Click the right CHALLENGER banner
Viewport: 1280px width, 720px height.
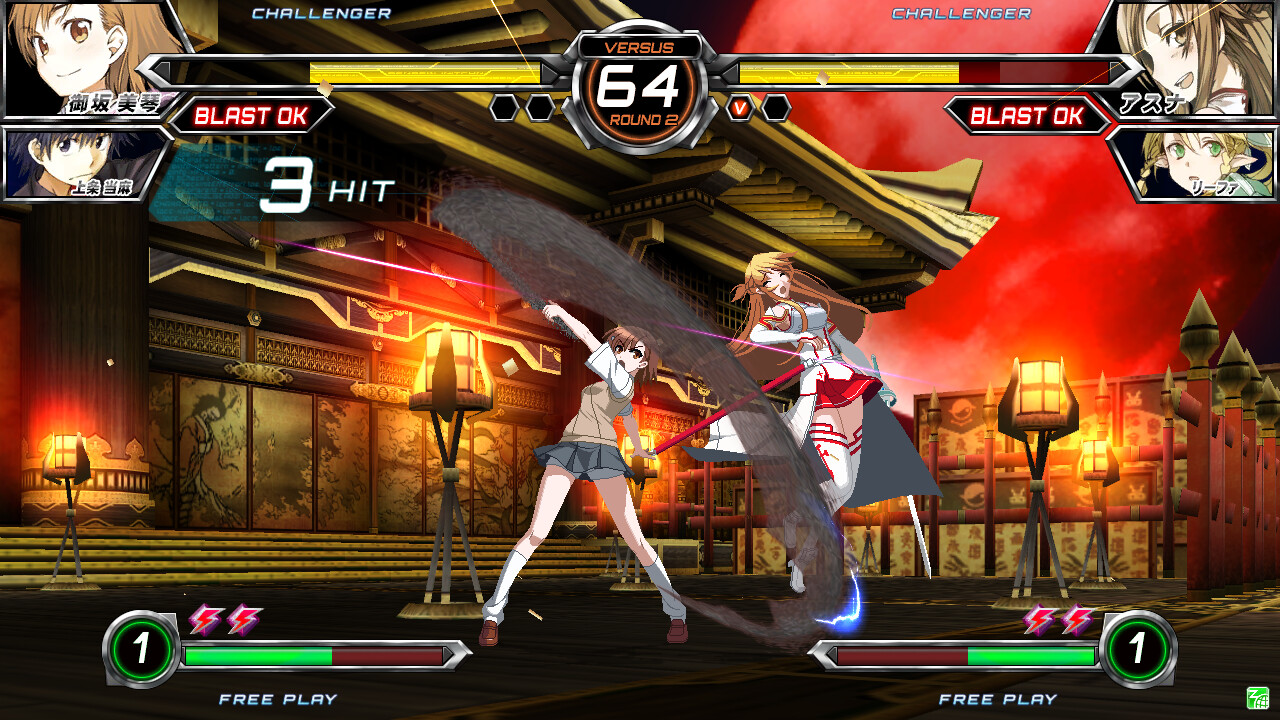[960, 14]
